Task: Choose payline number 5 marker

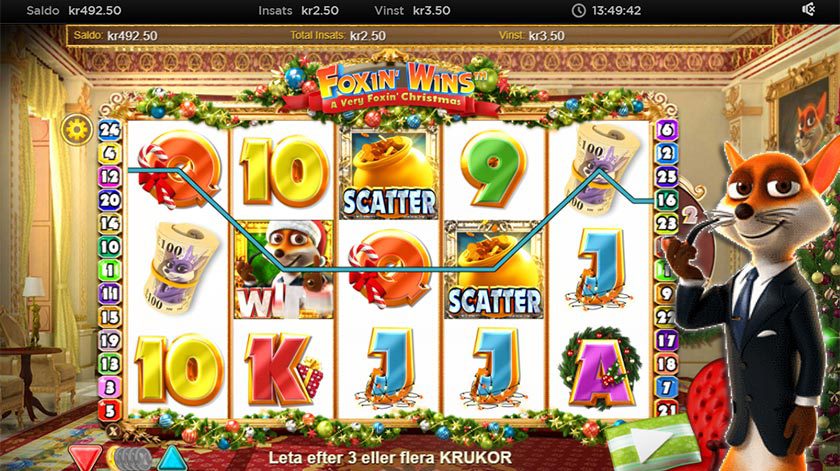Action: (110, 409)
